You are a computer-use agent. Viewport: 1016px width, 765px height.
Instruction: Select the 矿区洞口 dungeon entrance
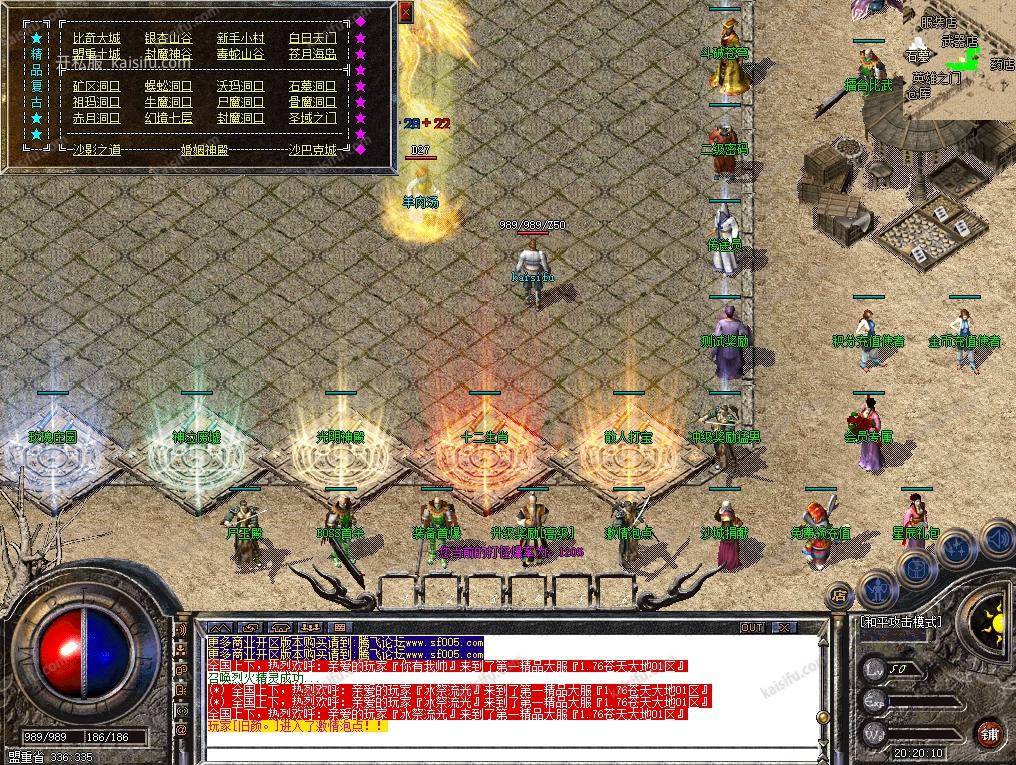point(96,86)
